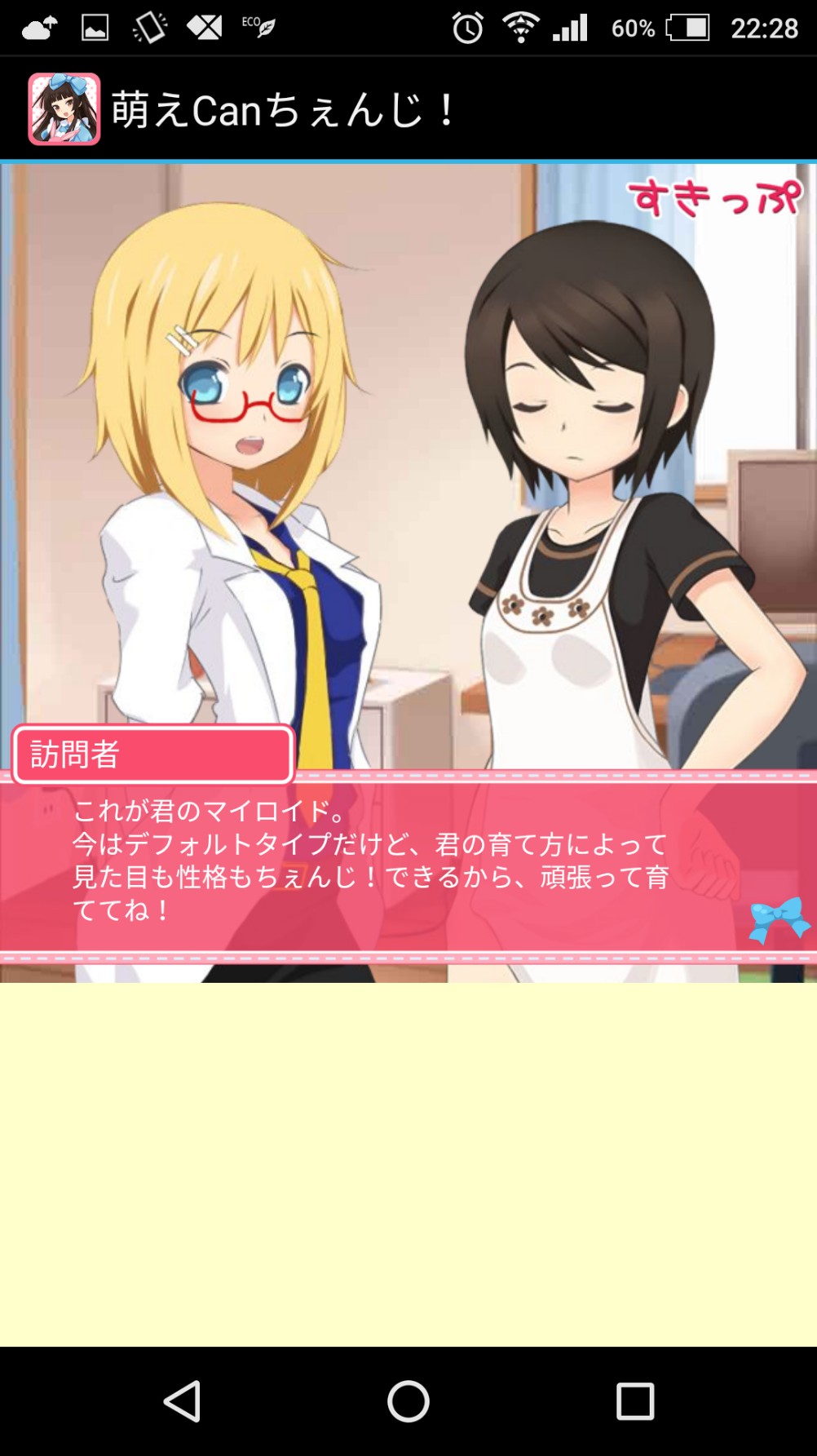The height and width of the screenshot is (1456, 817).
Task: Tap the Android back navigation button
Action: click(x=183, y=1401)
